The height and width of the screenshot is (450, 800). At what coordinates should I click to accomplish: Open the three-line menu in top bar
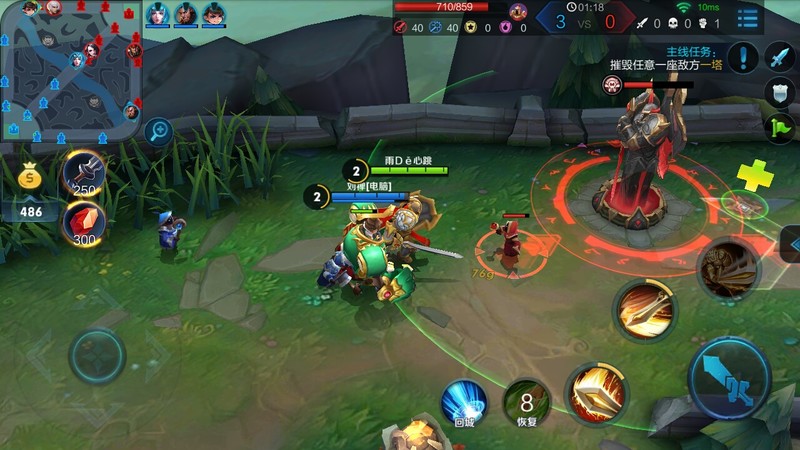click(747, 17)
